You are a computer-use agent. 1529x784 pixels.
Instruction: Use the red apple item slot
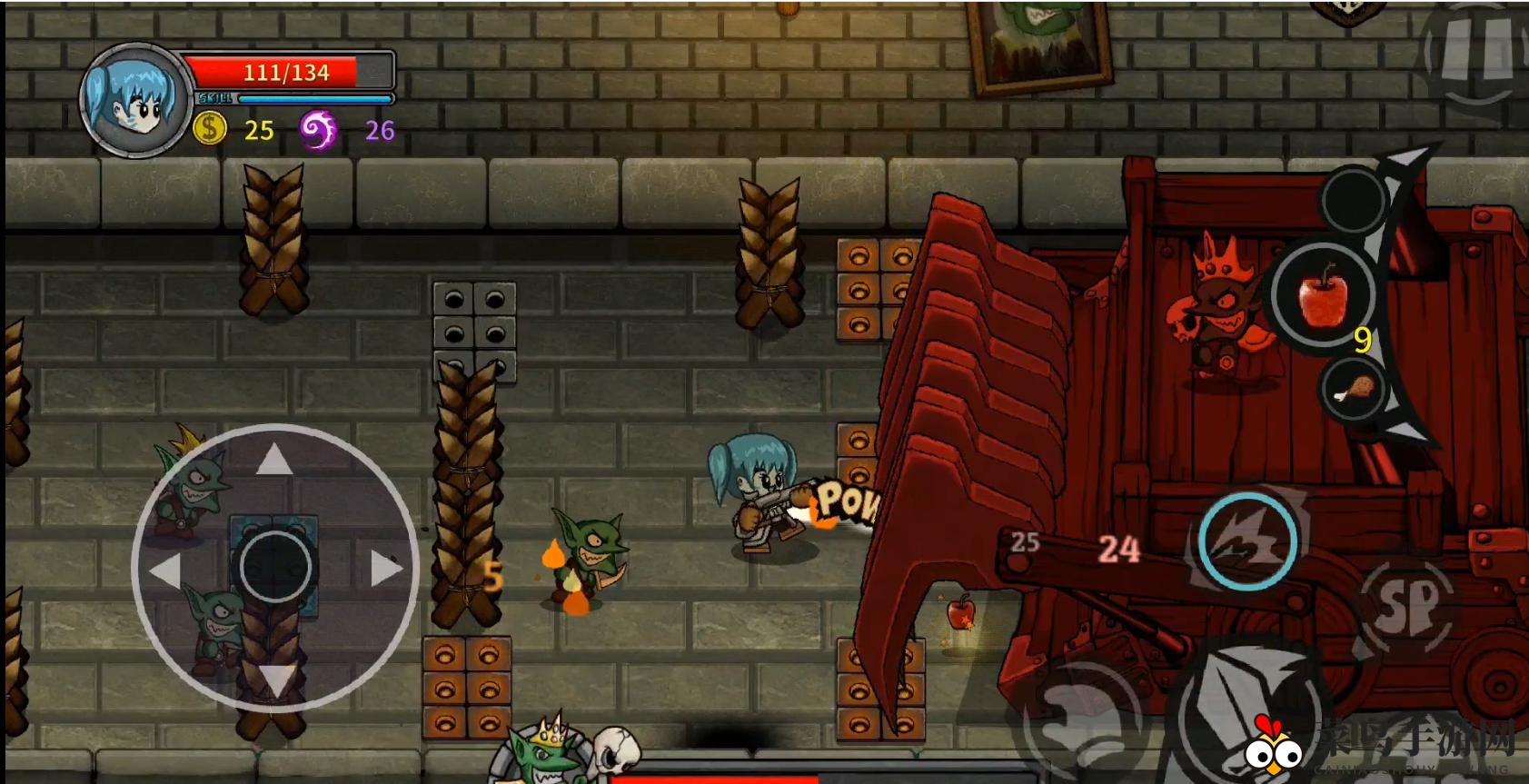pyautogui.click(x=1324, y=293)
